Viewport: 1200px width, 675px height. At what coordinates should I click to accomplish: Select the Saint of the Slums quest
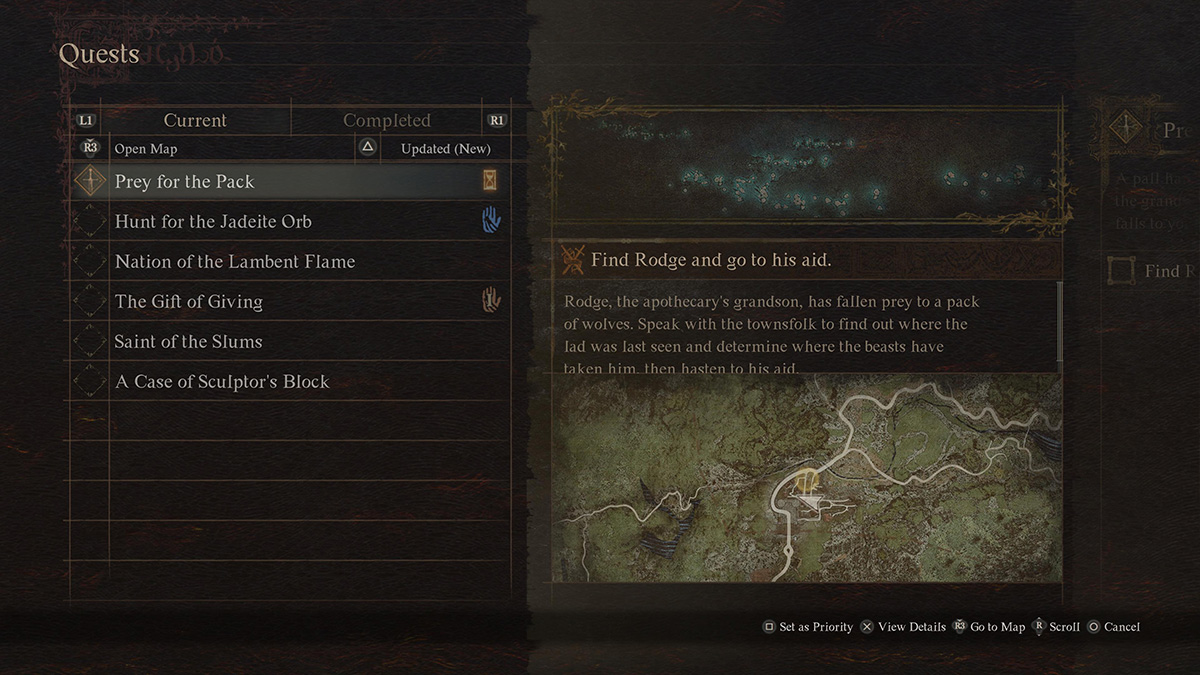pyautogui.click(x=189, y=342)
